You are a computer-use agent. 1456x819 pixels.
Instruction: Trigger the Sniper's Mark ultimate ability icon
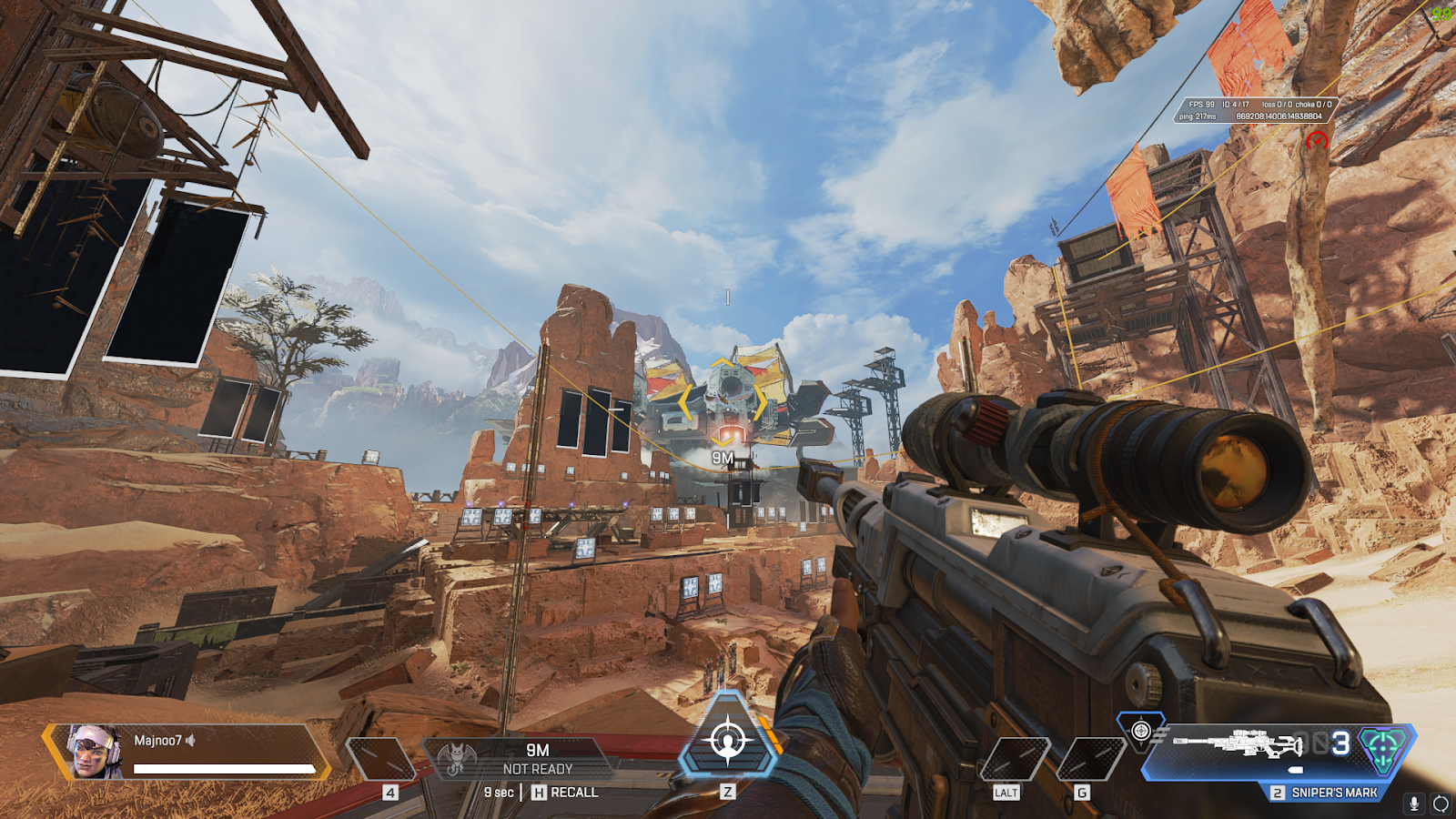coord(728,740)
